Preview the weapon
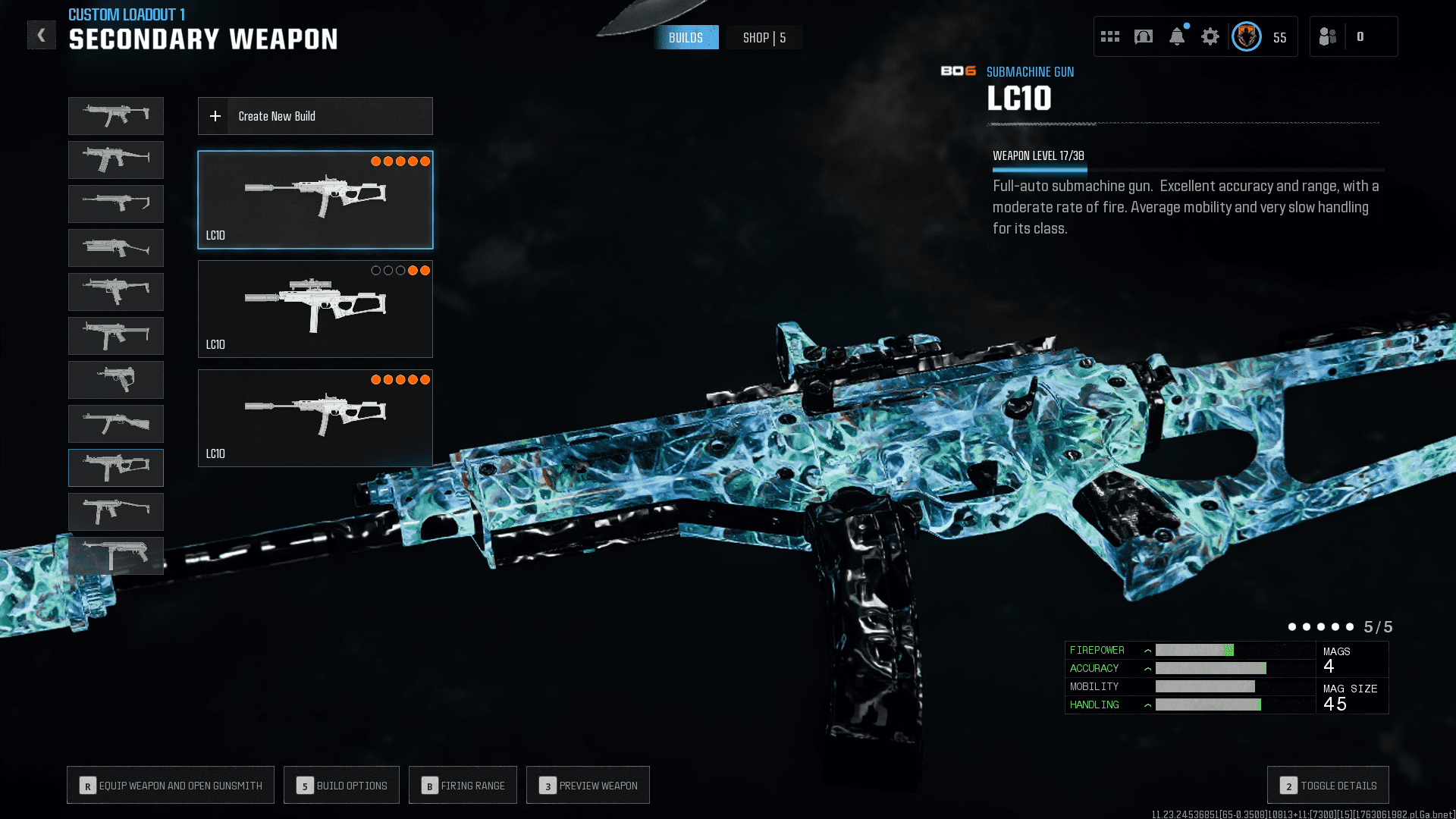 coord(588,786)
